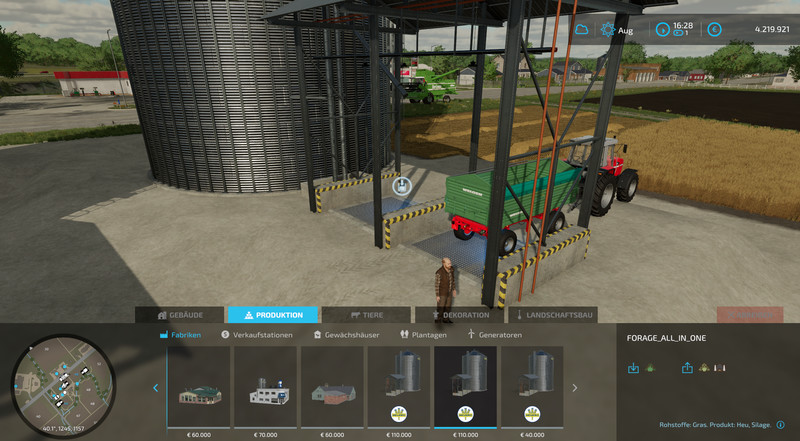Select the Generatoren subcategory

point(495,335)
